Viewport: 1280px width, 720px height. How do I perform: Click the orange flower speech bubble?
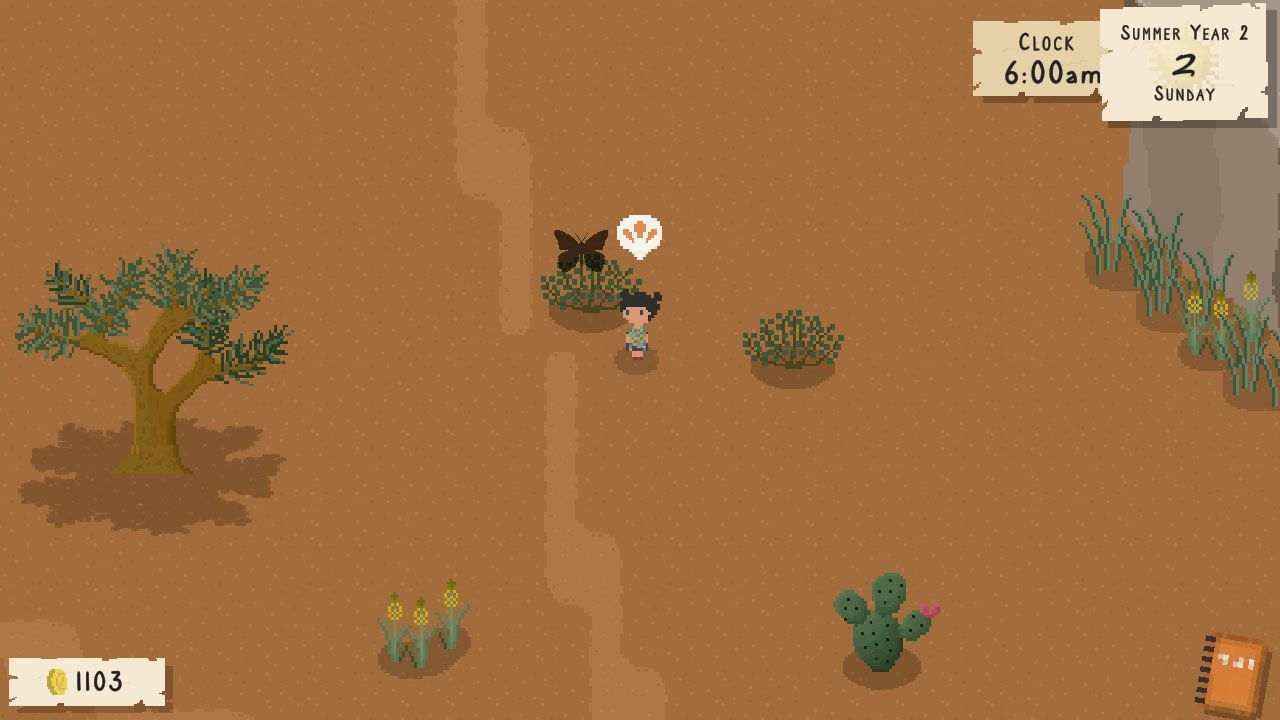coord(641,232)
